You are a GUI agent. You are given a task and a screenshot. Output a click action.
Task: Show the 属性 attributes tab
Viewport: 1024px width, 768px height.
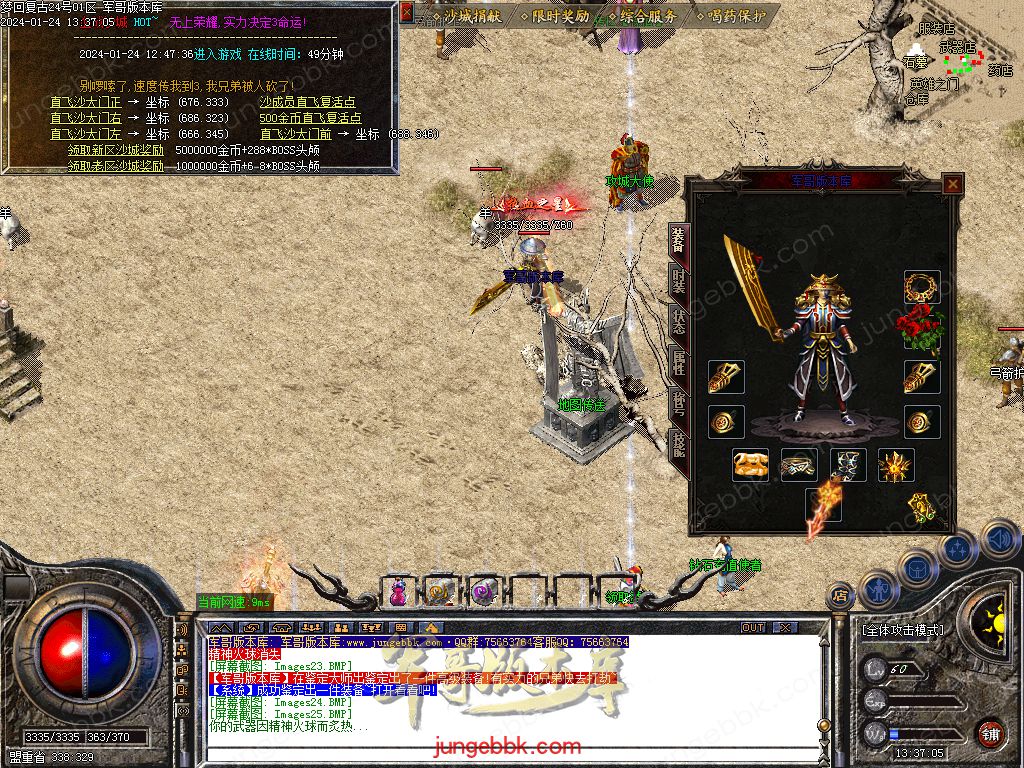click(679, 364)
